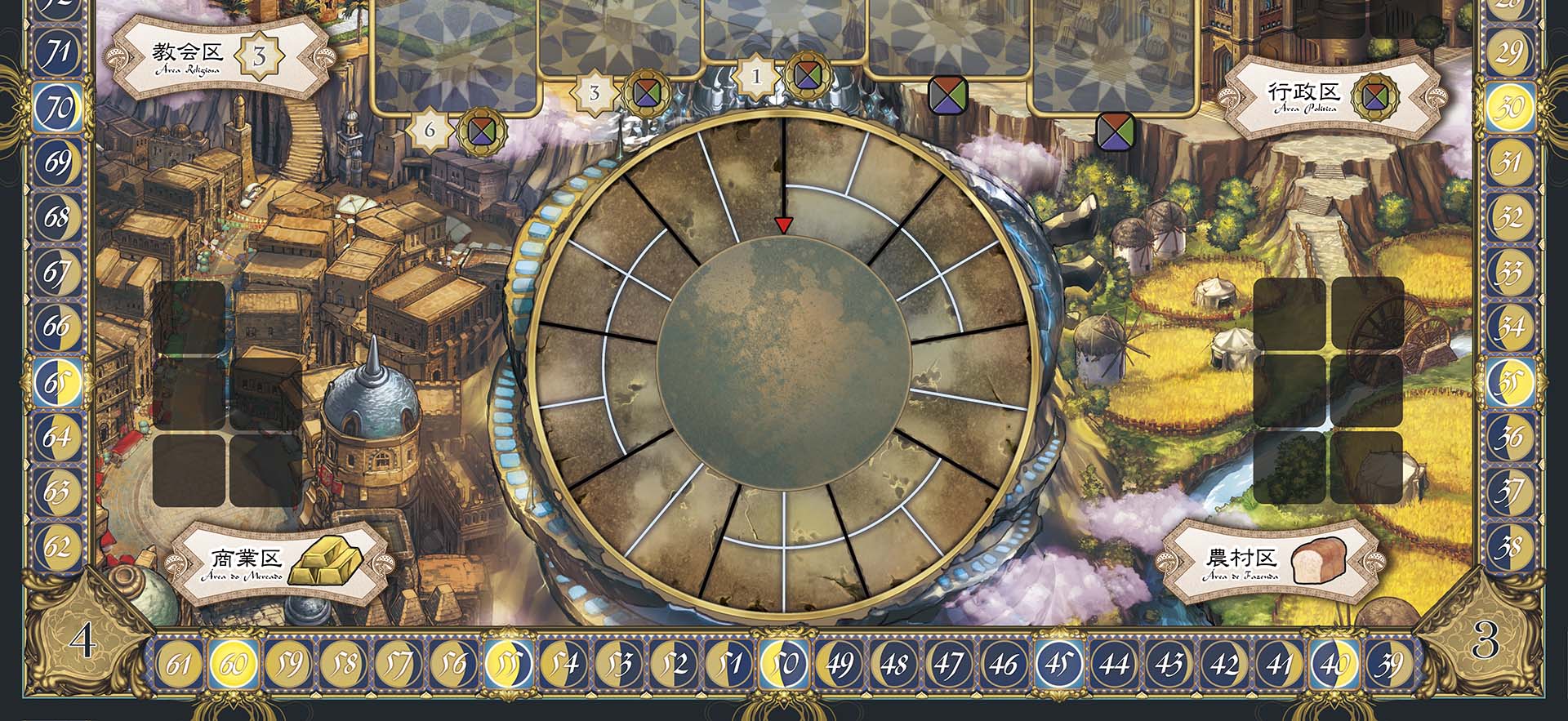Select the star token showing 6
The width and height of the screenshot is (1568, 721).
430,130
